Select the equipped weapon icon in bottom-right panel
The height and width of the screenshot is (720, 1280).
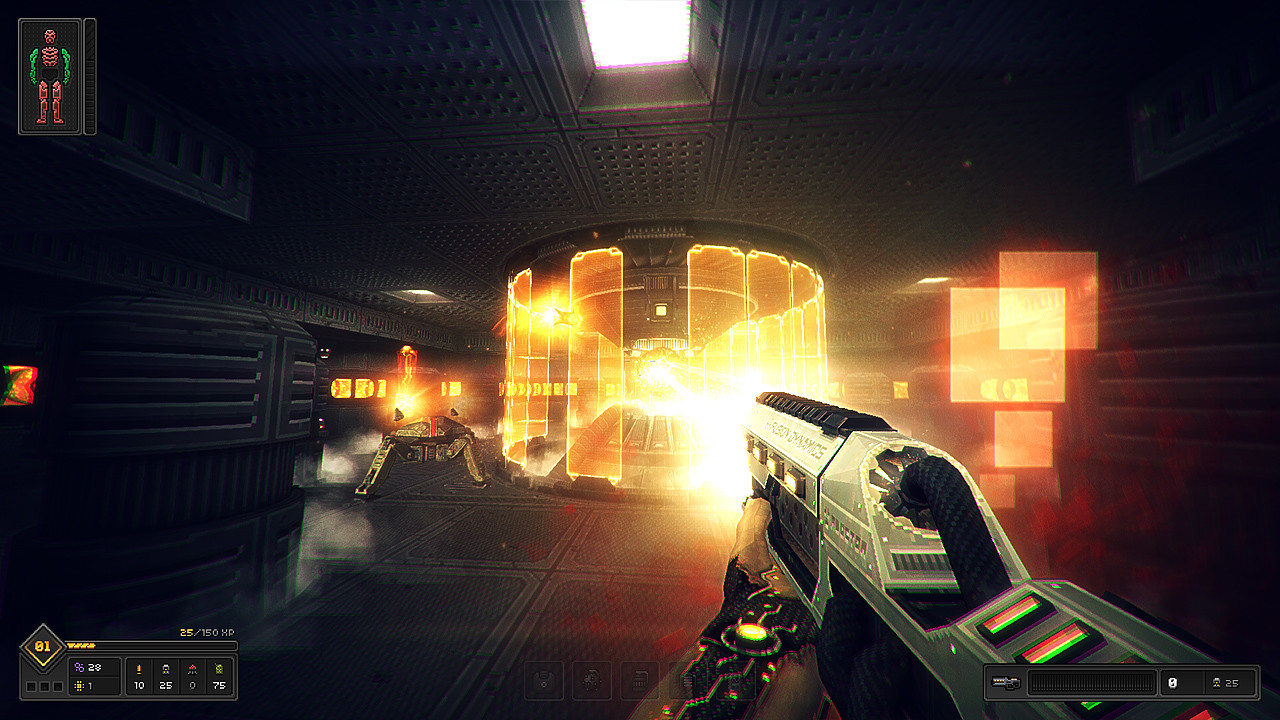tap(1006, 683)
